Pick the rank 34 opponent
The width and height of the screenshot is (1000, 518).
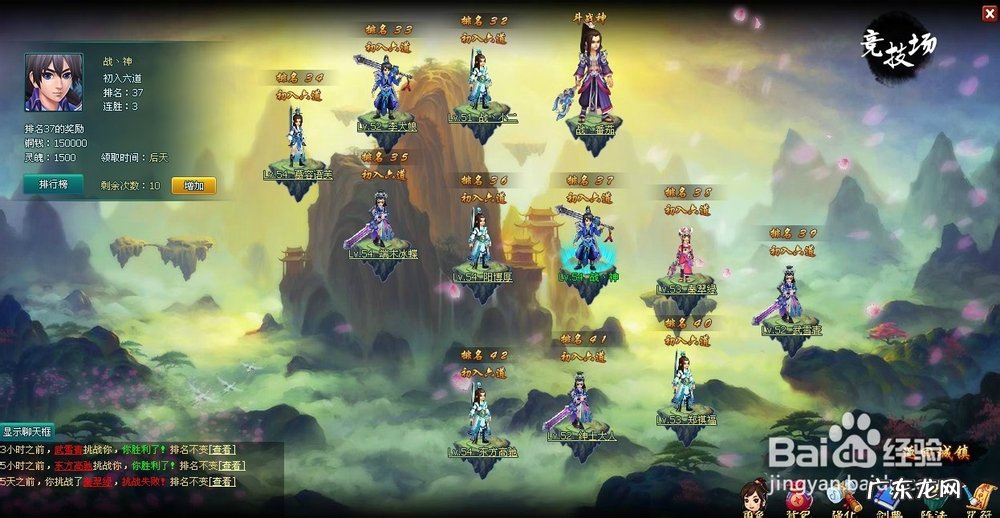click(296, 138)
